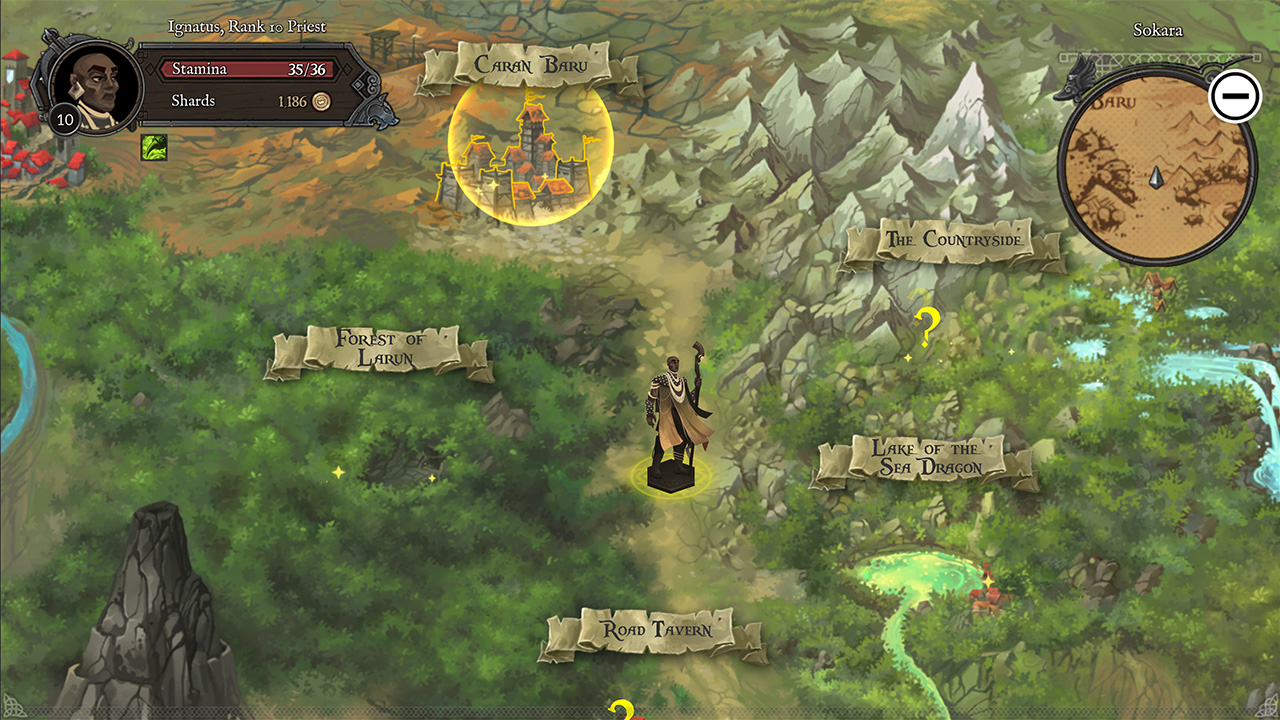This screenshot has height=720, width=1280.
Task: Open the Caran Baru location banner
Action: [532, 64]
